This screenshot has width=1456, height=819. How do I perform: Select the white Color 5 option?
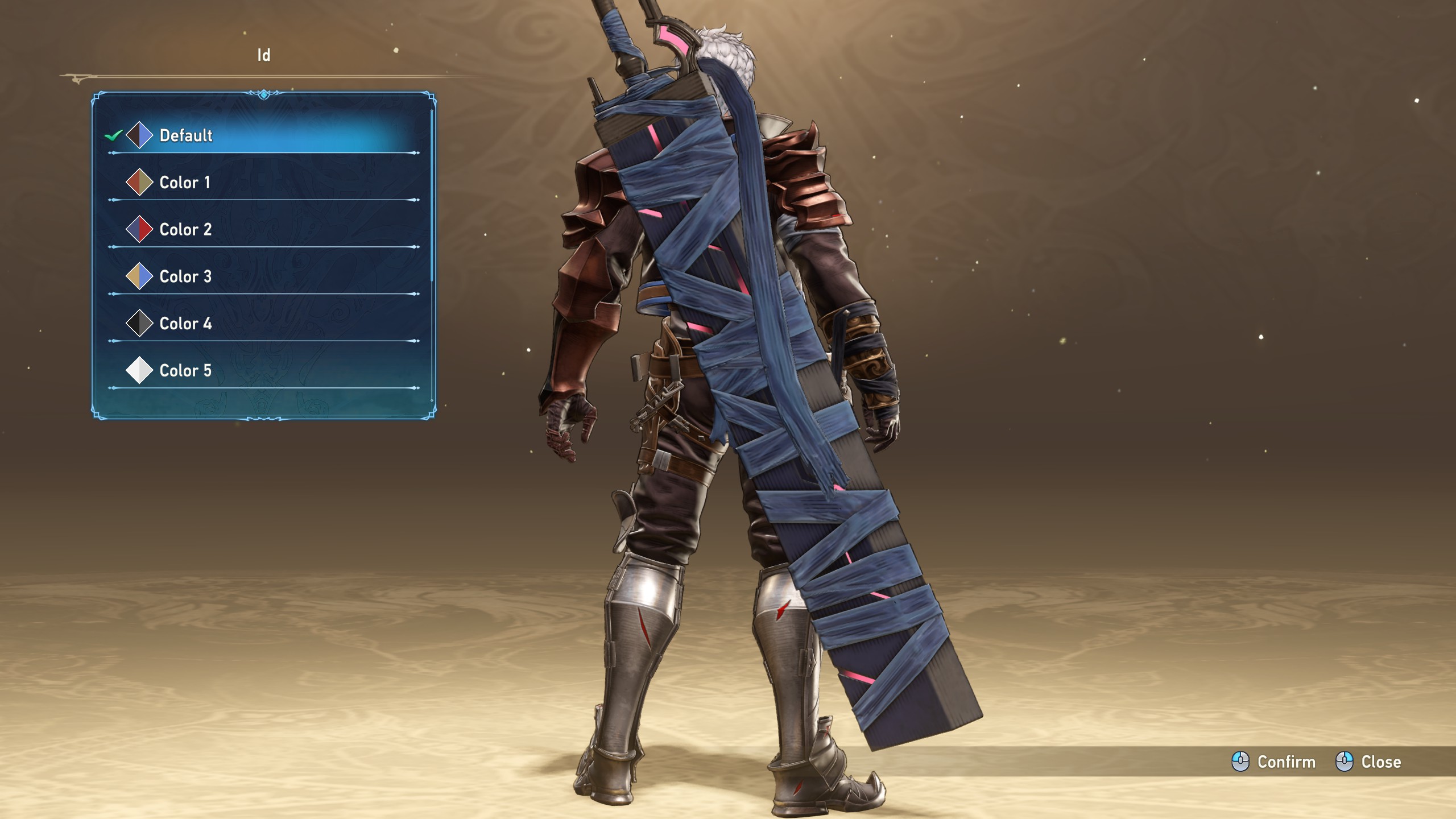185,371
